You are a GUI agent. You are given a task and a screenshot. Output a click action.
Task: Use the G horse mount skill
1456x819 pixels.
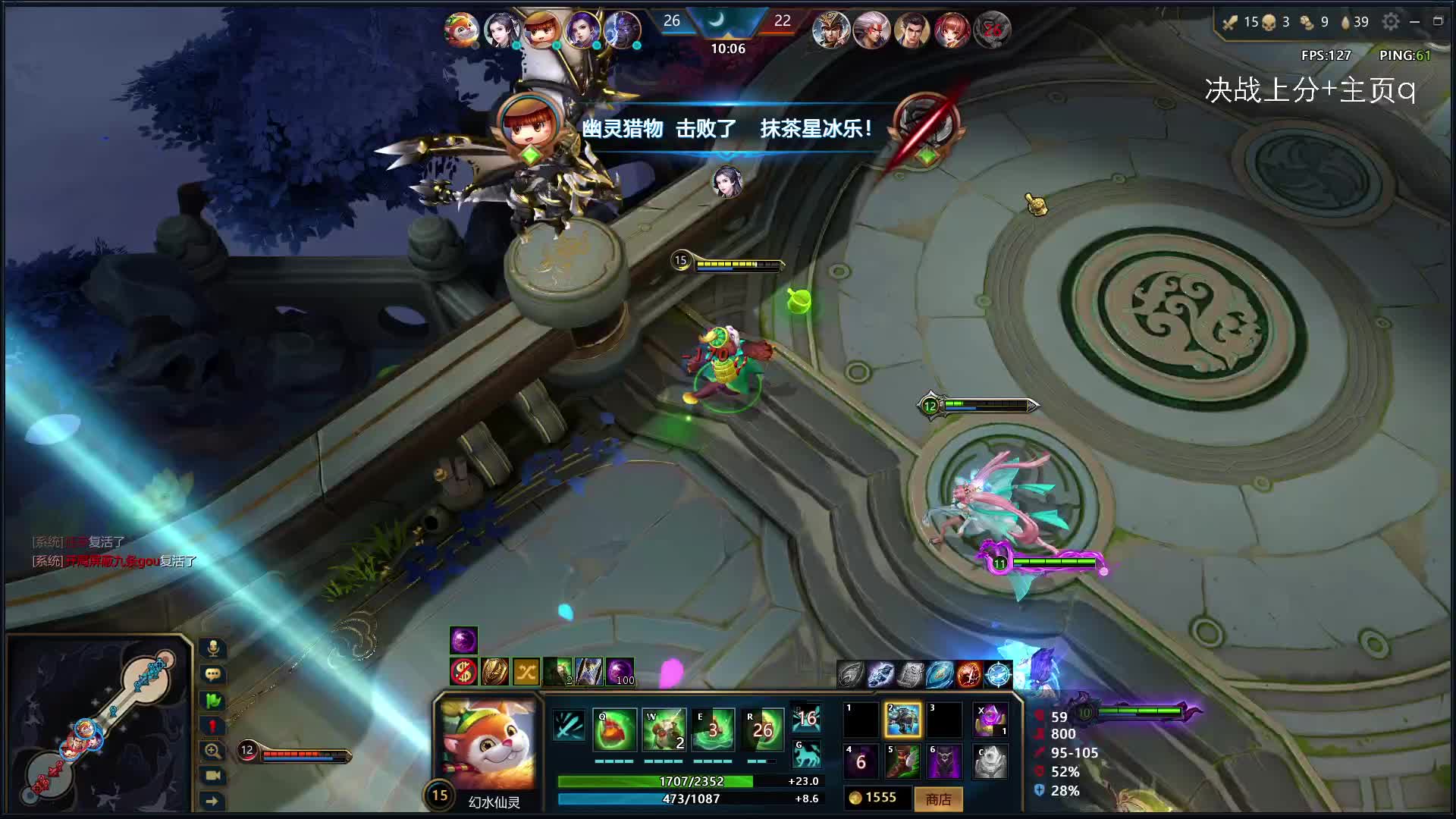[807, 755]
